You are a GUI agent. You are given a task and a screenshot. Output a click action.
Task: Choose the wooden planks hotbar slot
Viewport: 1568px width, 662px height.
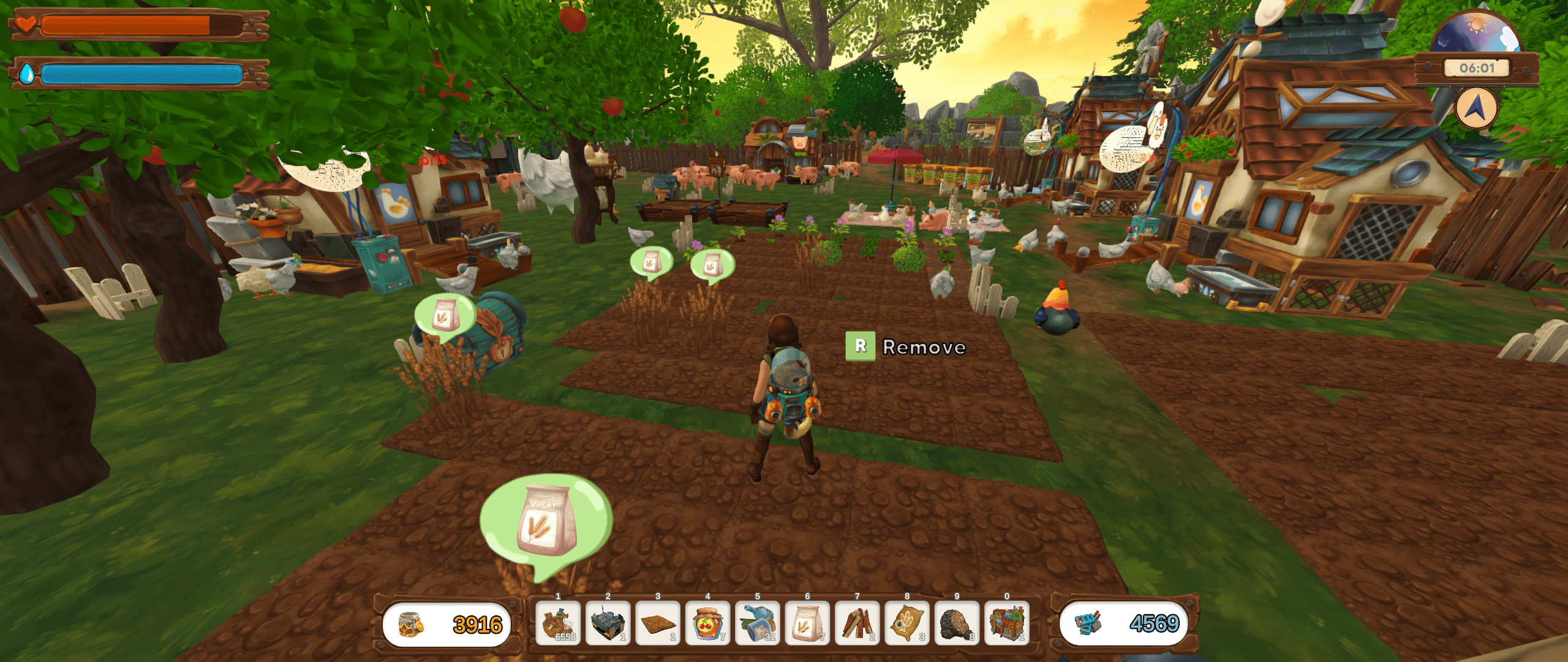click(x=858, y=623)
